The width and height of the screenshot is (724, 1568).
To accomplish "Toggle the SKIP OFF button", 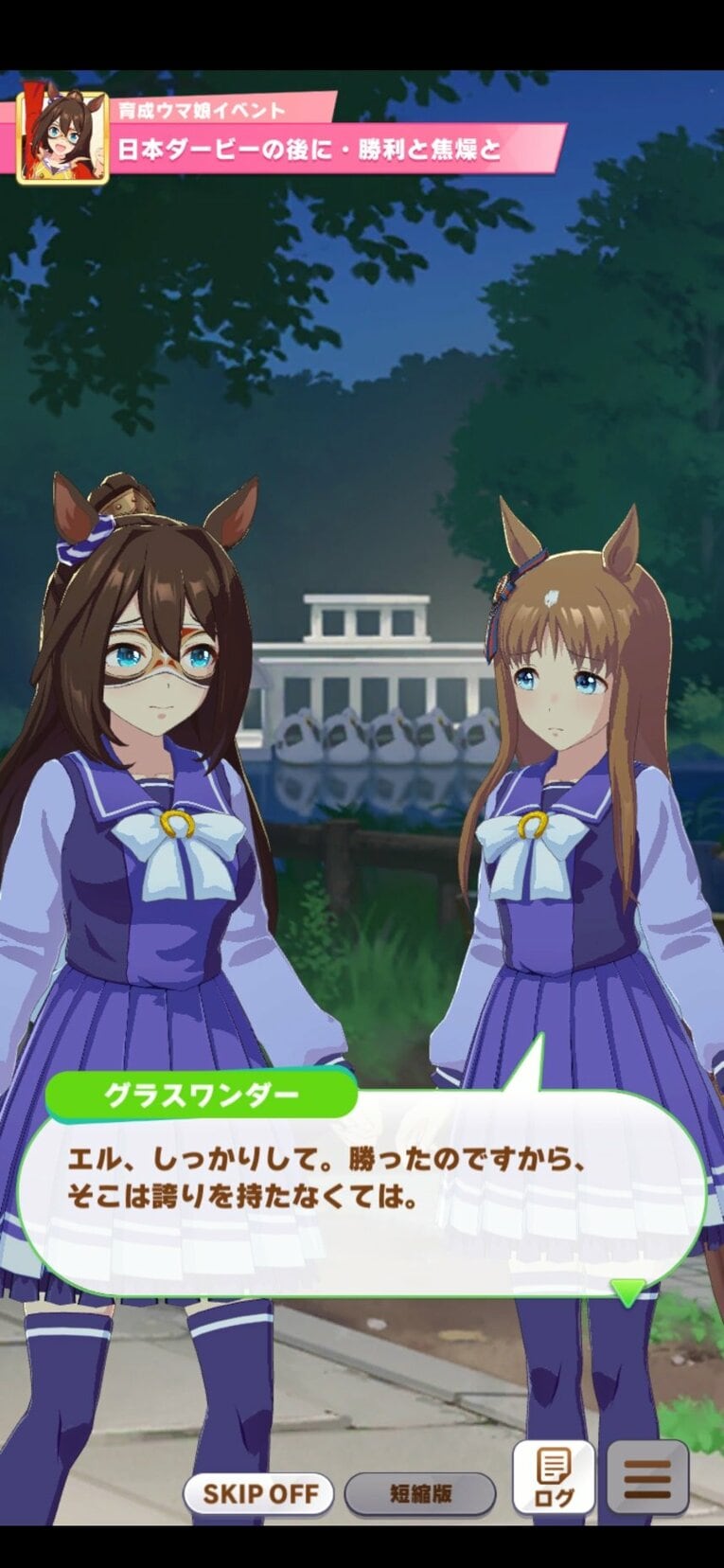I will (258, 1494).
